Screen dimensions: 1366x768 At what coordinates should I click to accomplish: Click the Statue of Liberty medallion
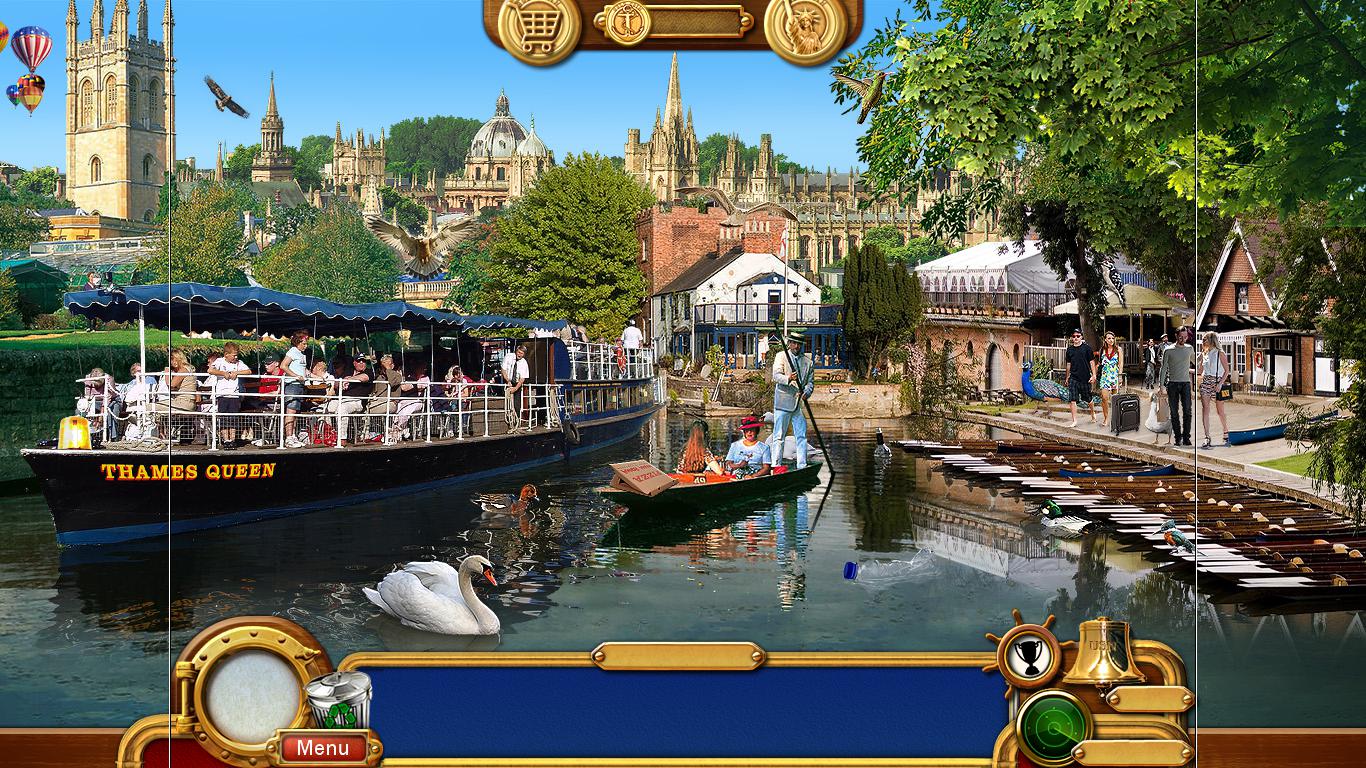[805, 28]
